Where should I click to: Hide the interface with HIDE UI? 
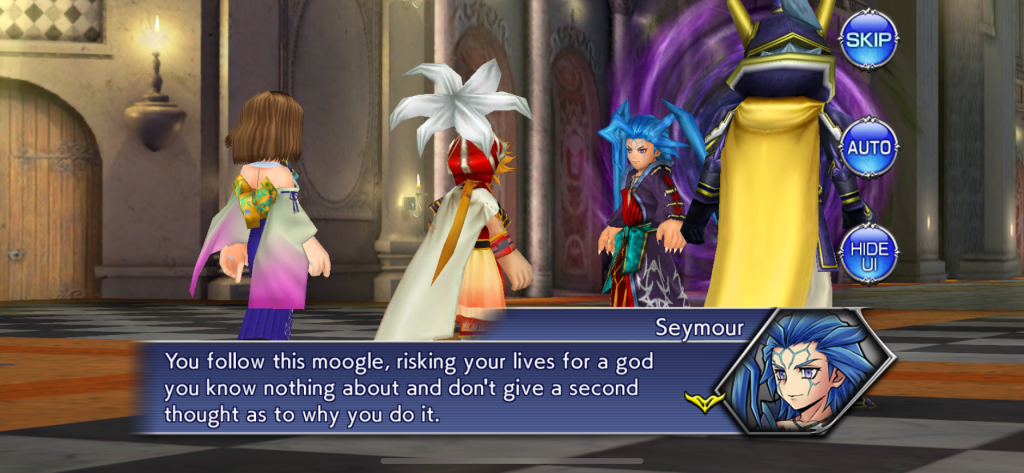867,254
